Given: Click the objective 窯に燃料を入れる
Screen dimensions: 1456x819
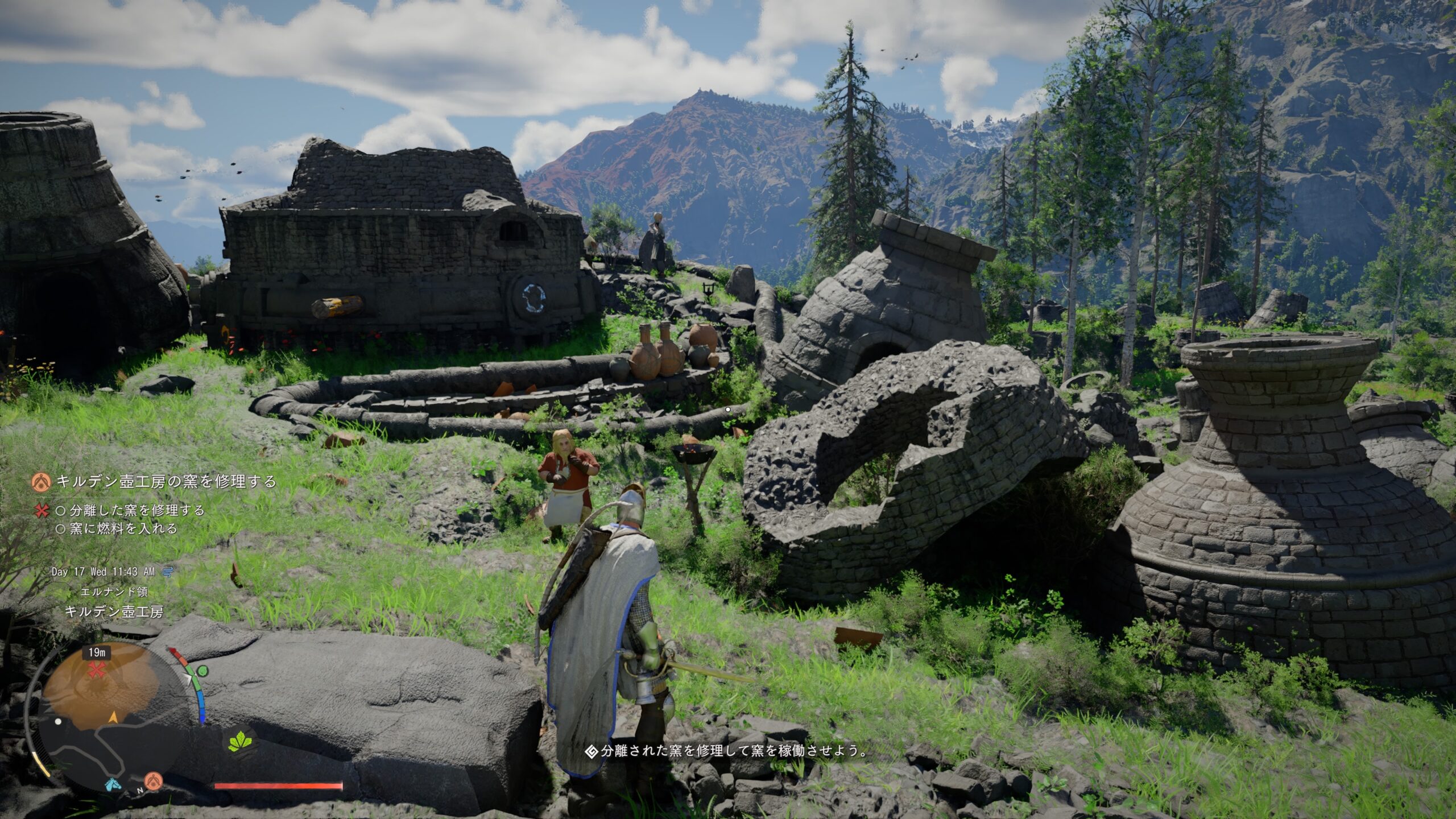Looking at the screenshot, I should pyautogui.click(x=123, y=528).
